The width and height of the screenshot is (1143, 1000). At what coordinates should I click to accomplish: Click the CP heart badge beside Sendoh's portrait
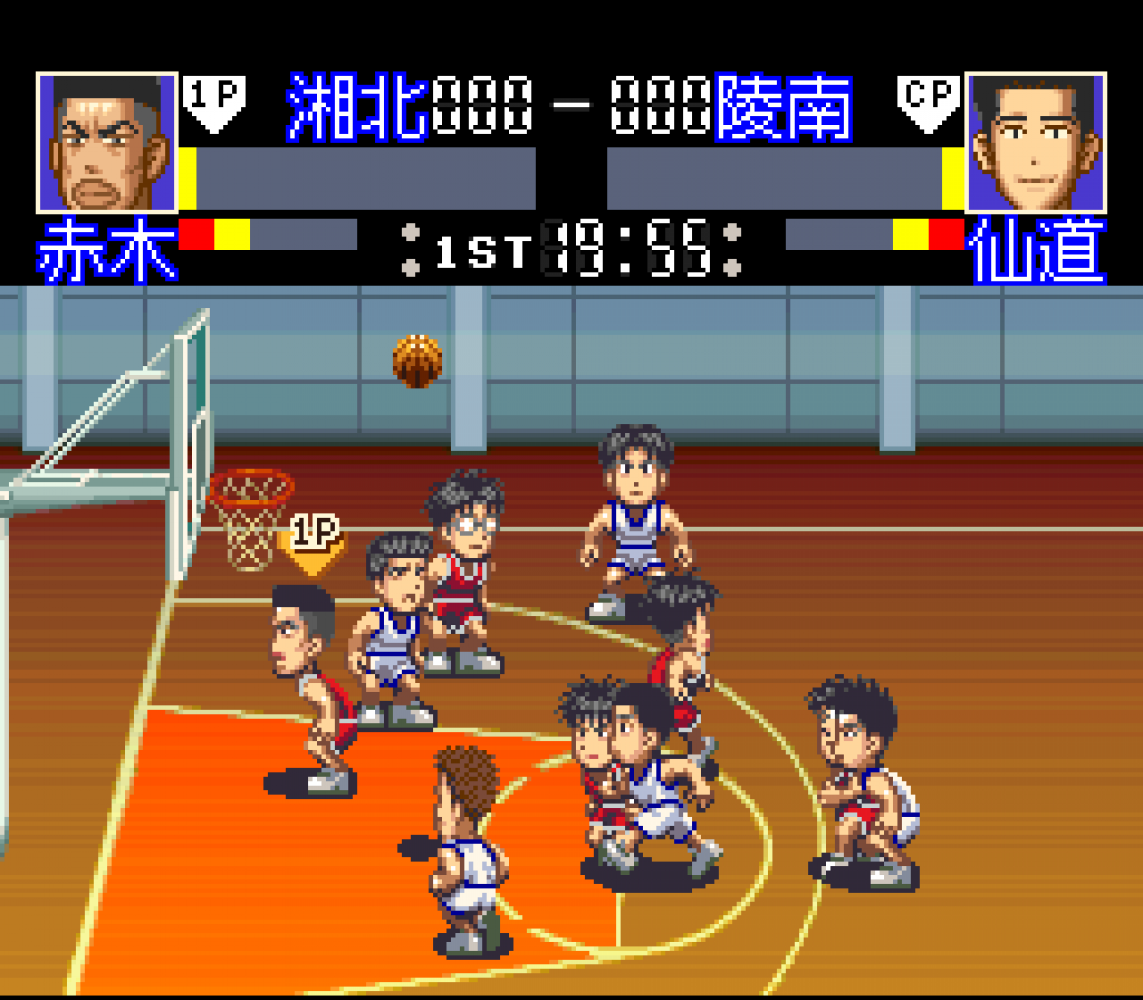pos(929,102)
